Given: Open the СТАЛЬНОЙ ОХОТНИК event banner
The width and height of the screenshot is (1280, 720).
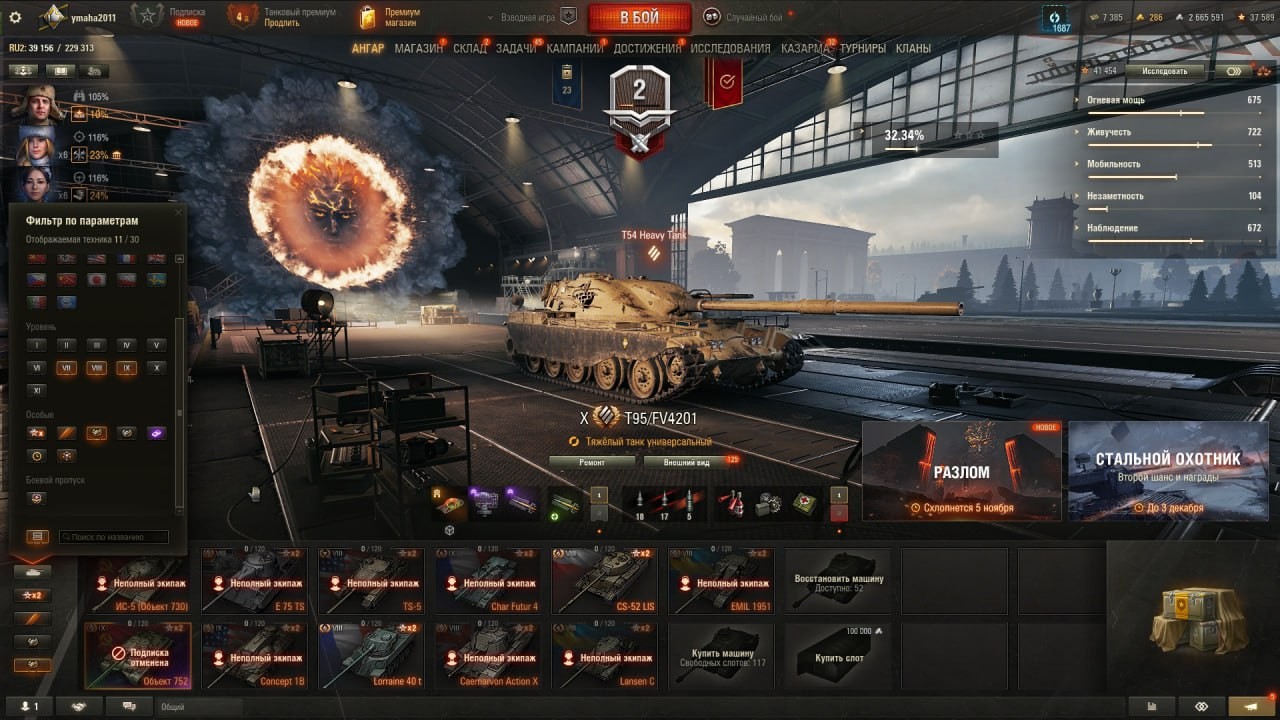Looking at the screenshot, I should point(1168,471).
